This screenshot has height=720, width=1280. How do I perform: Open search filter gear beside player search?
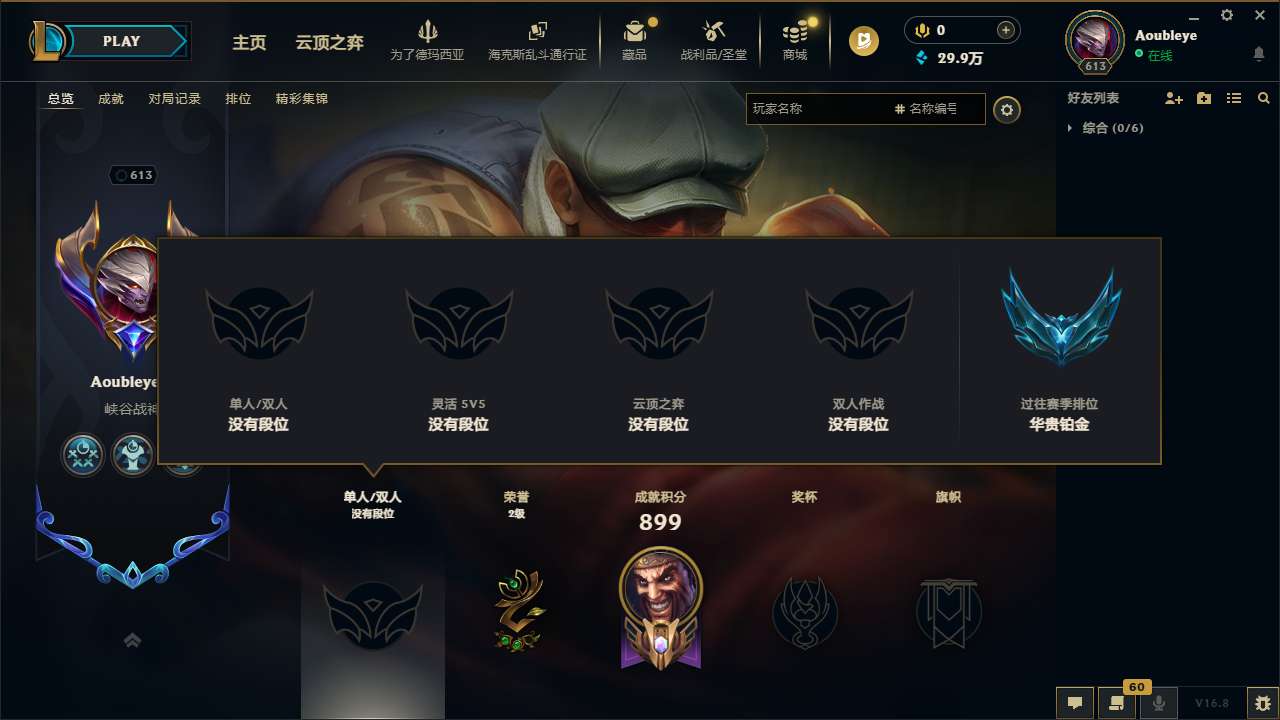pyautogui.click(x=1007, y=109)
